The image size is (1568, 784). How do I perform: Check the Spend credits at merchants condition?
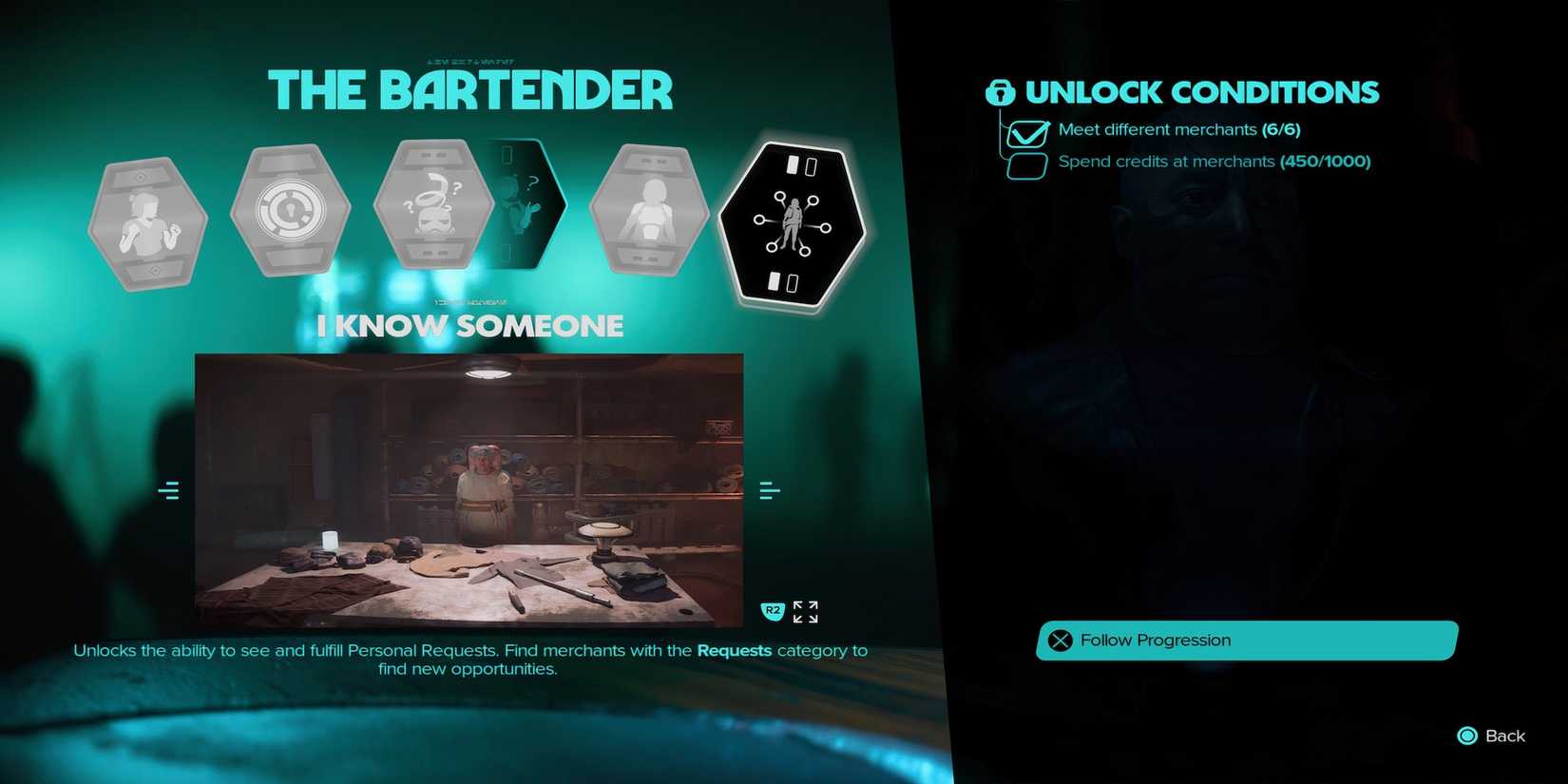[1026, 163]
